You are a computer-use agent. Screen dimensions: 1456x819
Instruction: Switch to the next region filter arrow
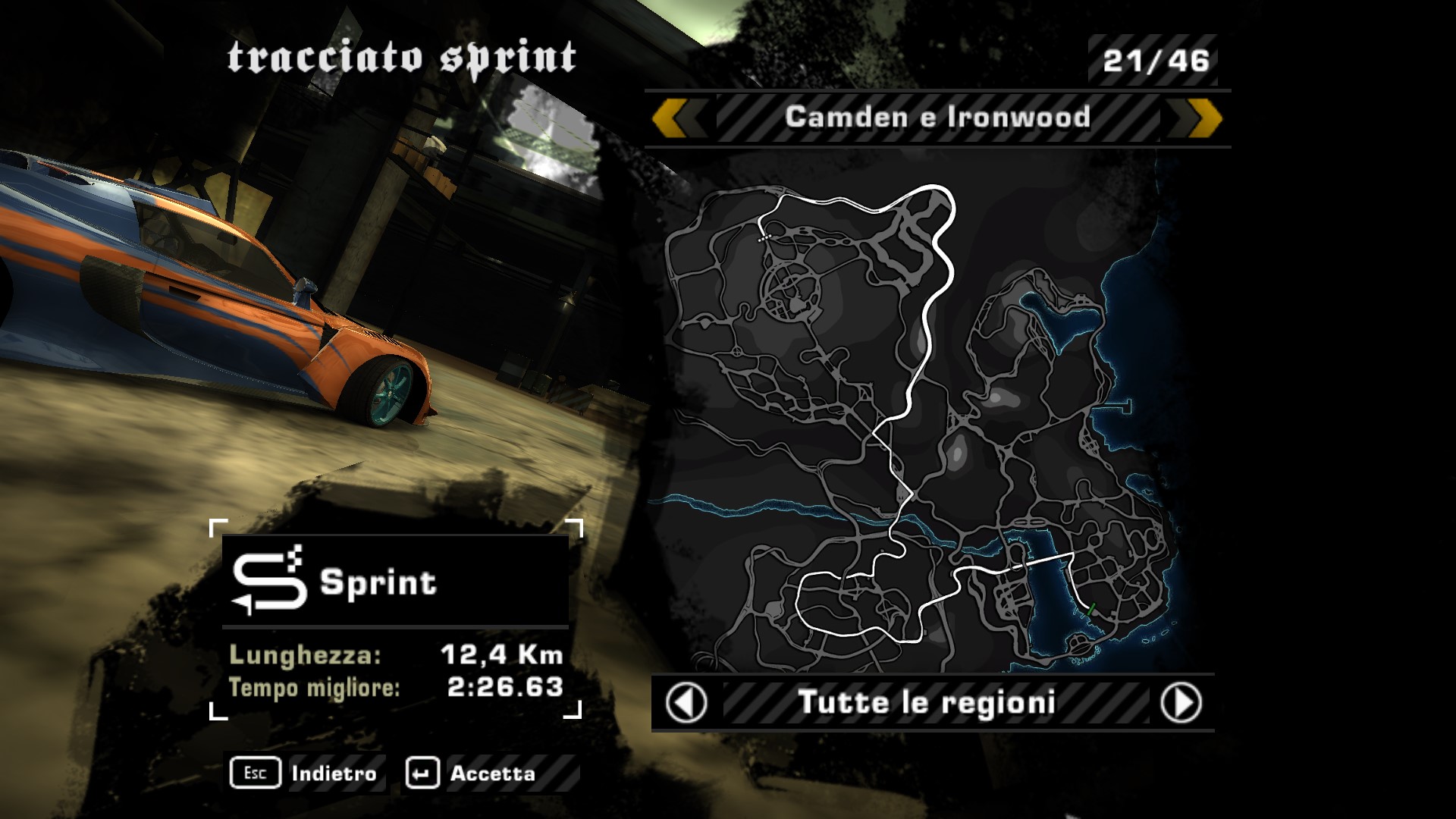(x=1181, y=703)
